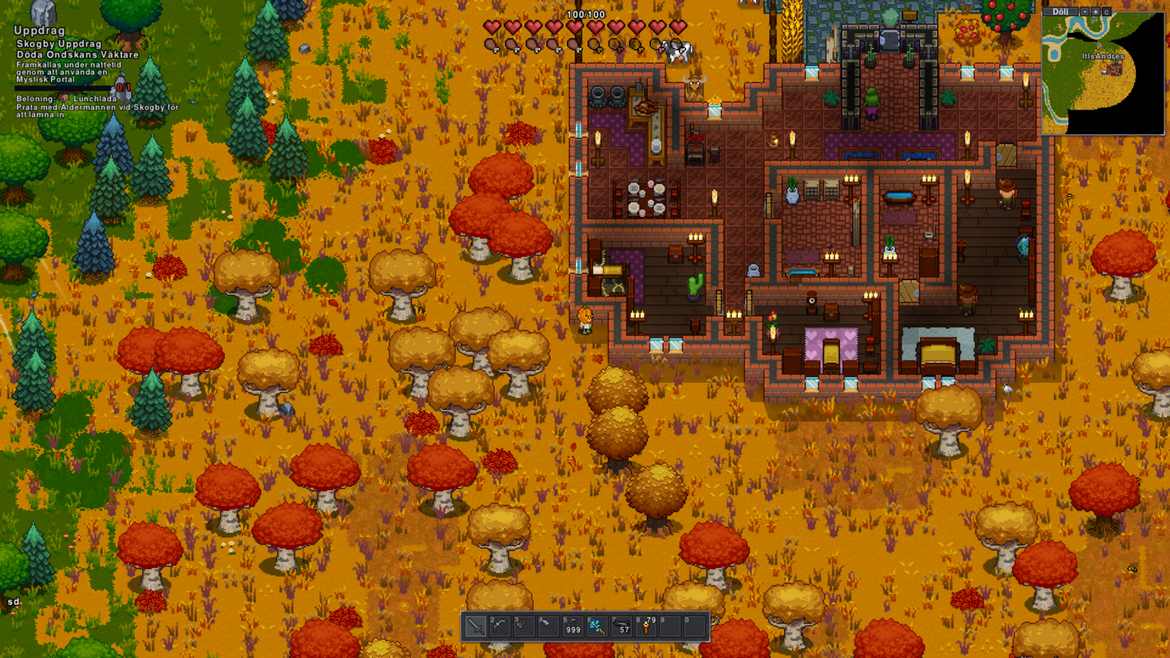Pick the hotbar item with count 57
Viewport: 1170px width, 658px height.
click(x=621, y=627)
